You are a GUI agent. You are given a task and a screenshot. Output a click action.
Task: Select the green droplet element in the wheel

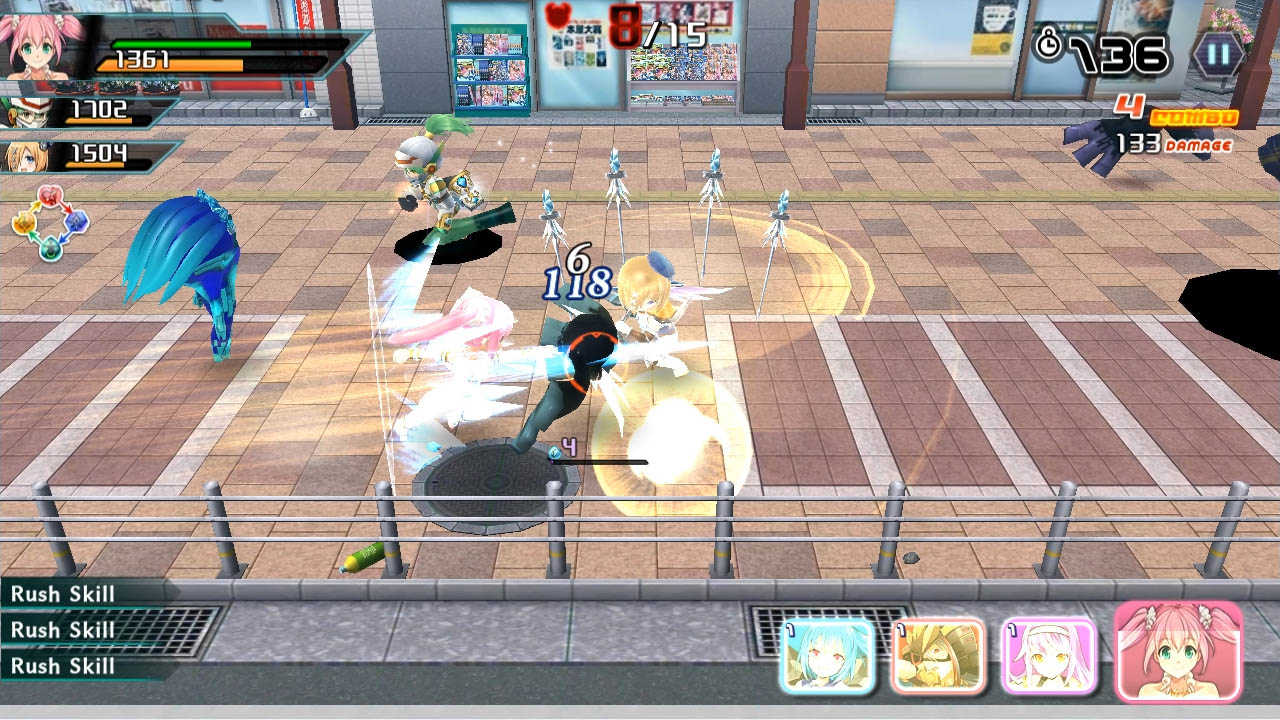point(51,248)
